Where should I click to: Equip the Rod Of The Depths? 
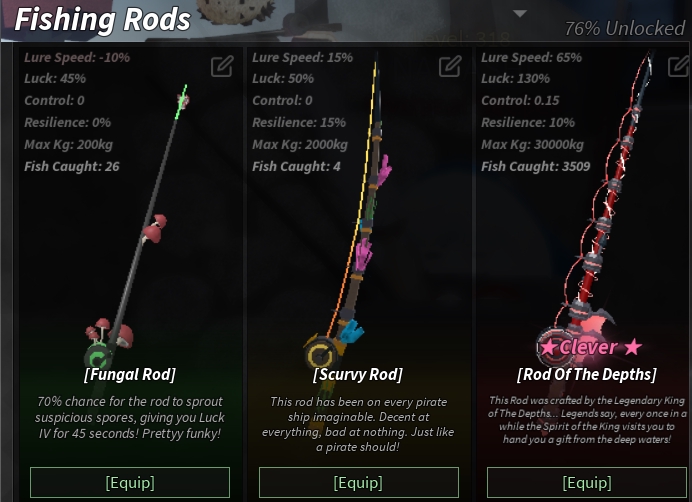(x=586, y=482)
